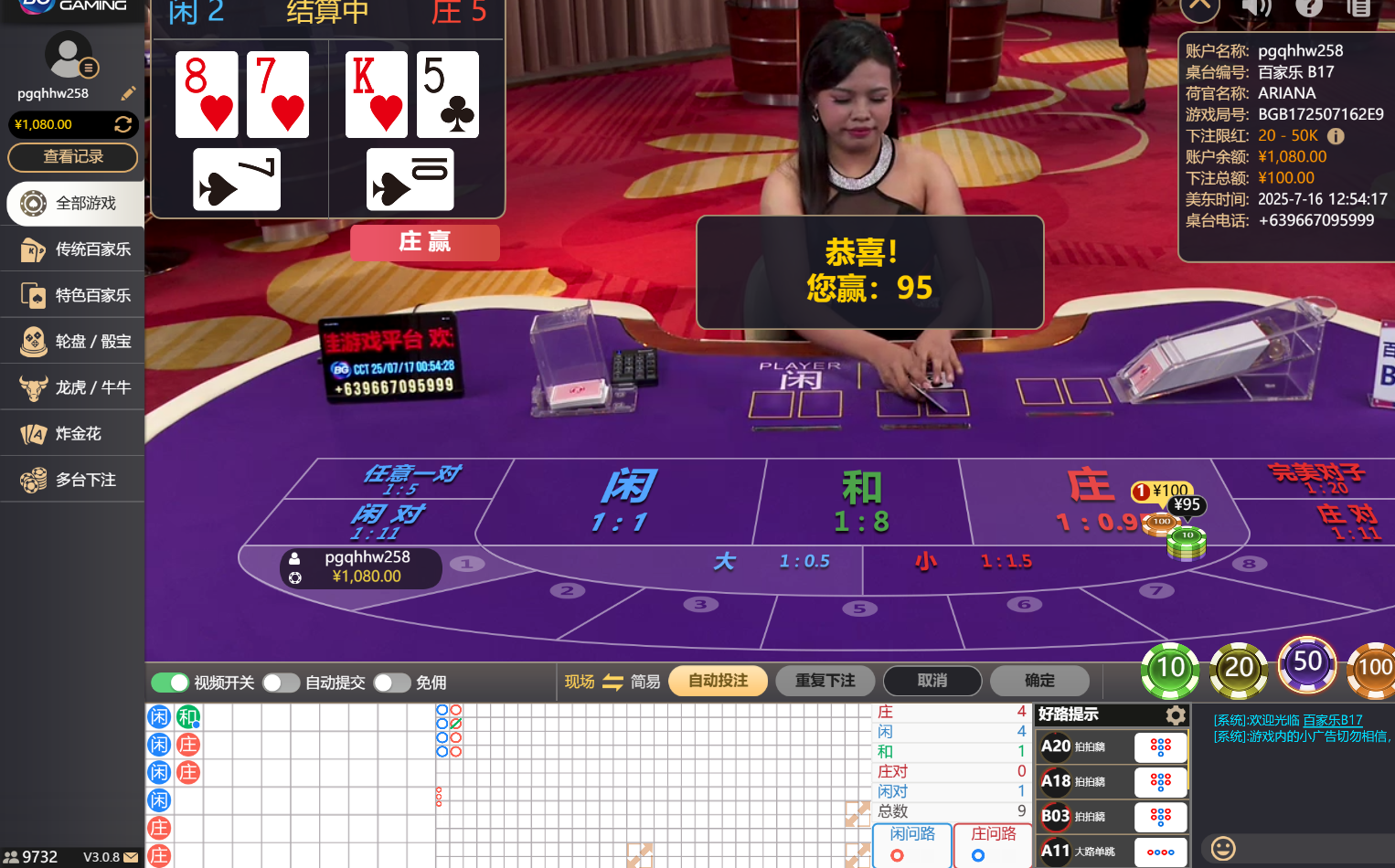This screenshot has height=868, width=1395.
Task: Open the help question mark icon
Action: tap(1309, 9)
